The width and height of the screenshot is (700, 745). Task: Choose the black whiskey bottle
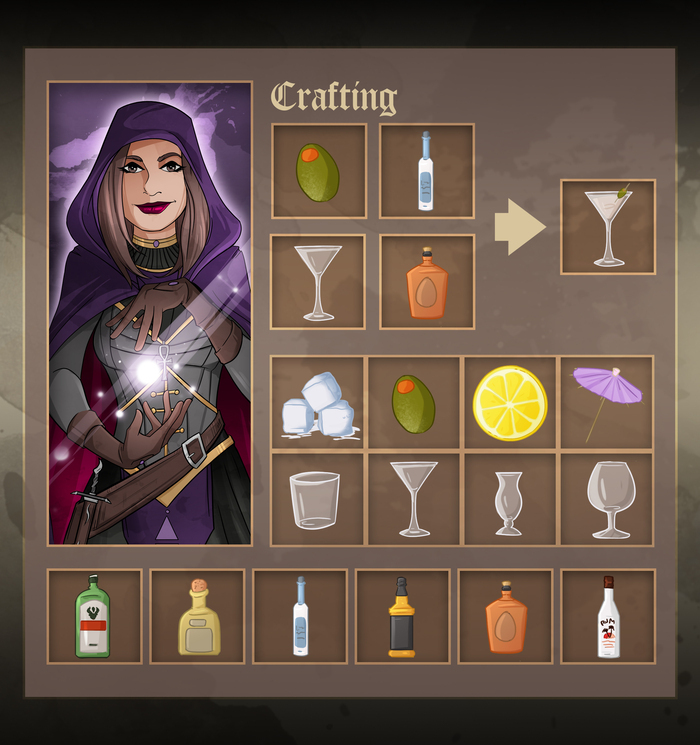click(x=402, y=616)
